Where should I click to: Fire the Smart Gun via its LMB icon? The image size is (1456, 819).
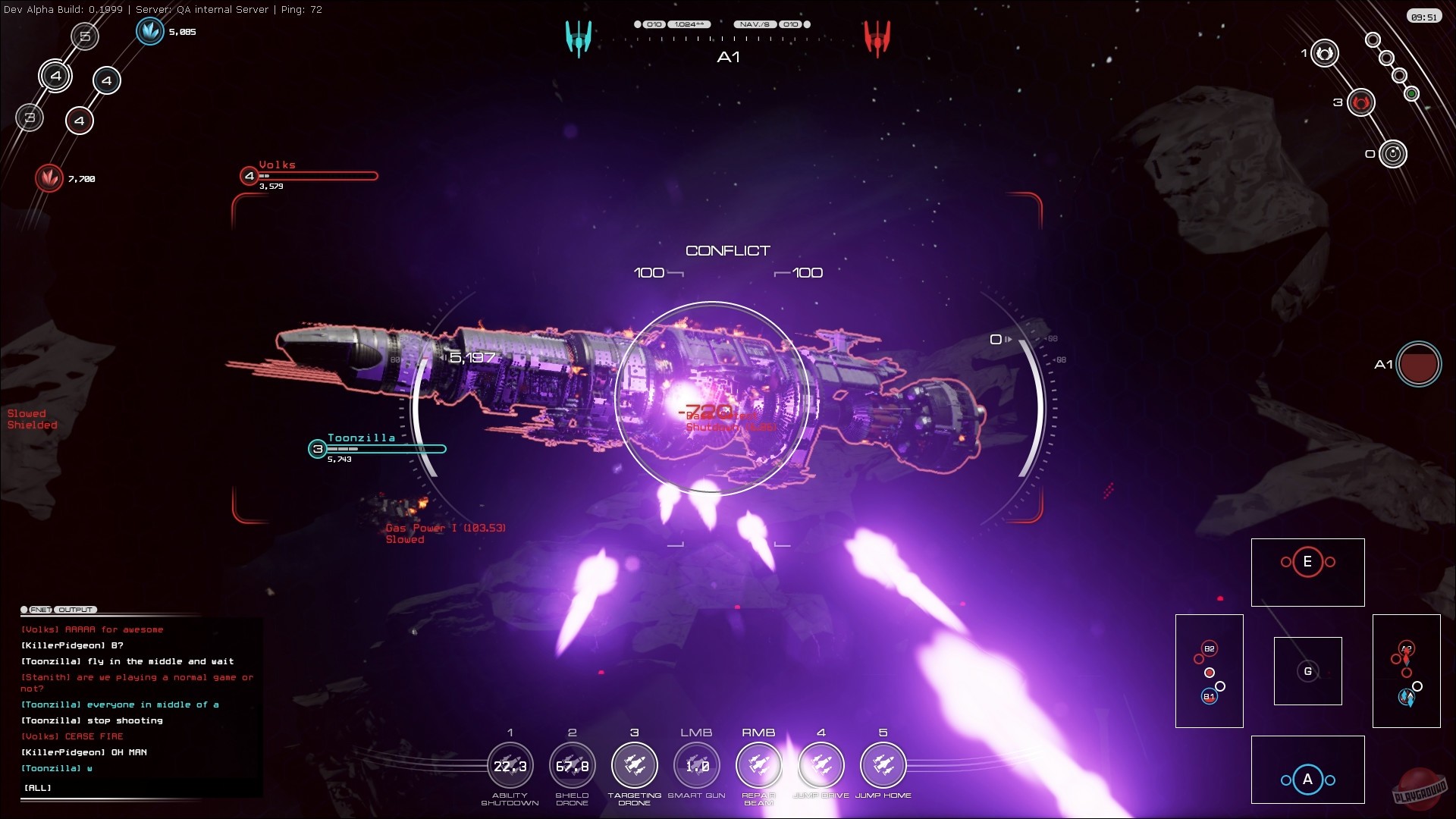[x=697, y=765]
